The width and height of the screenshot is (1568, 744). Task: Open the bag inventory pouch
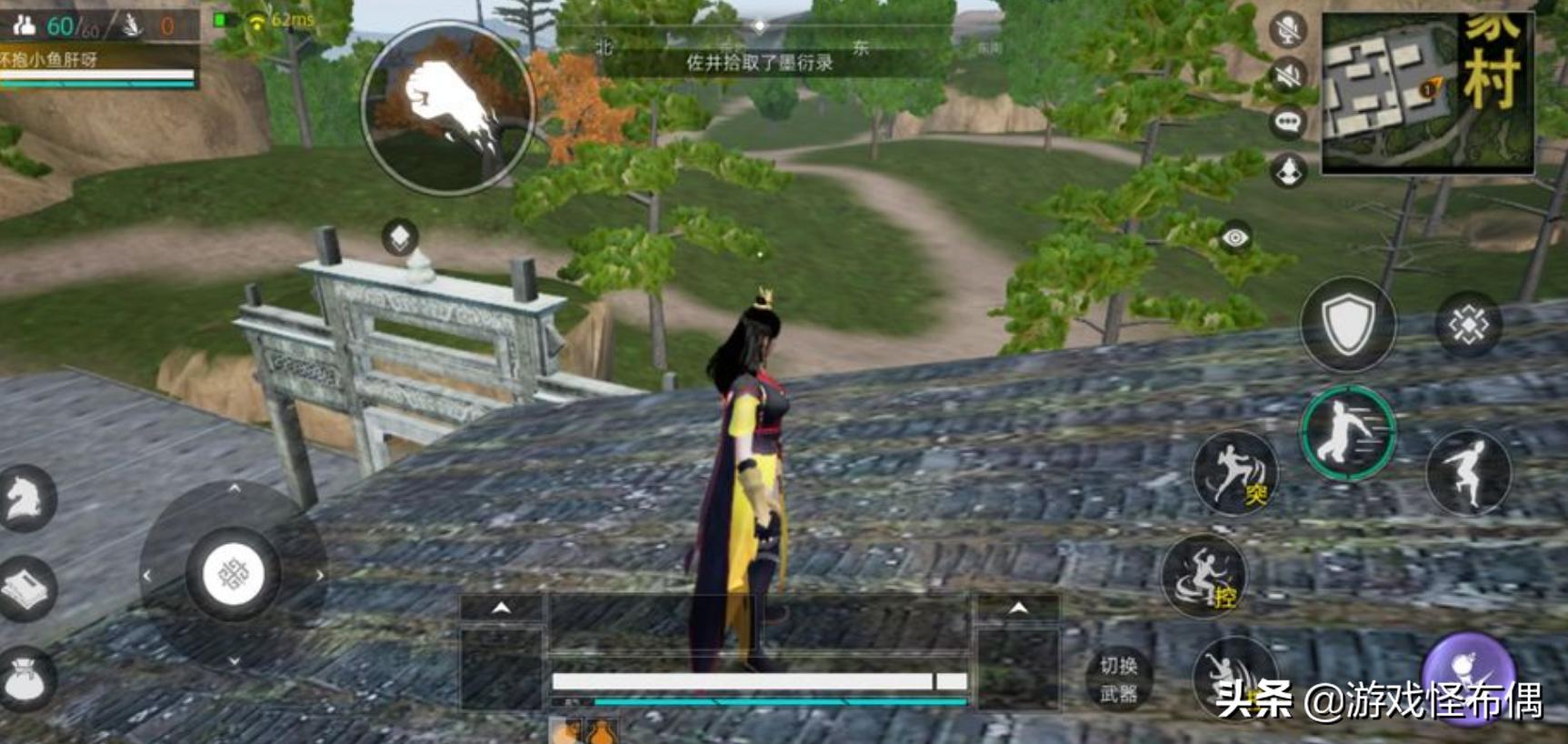point(25,679)
